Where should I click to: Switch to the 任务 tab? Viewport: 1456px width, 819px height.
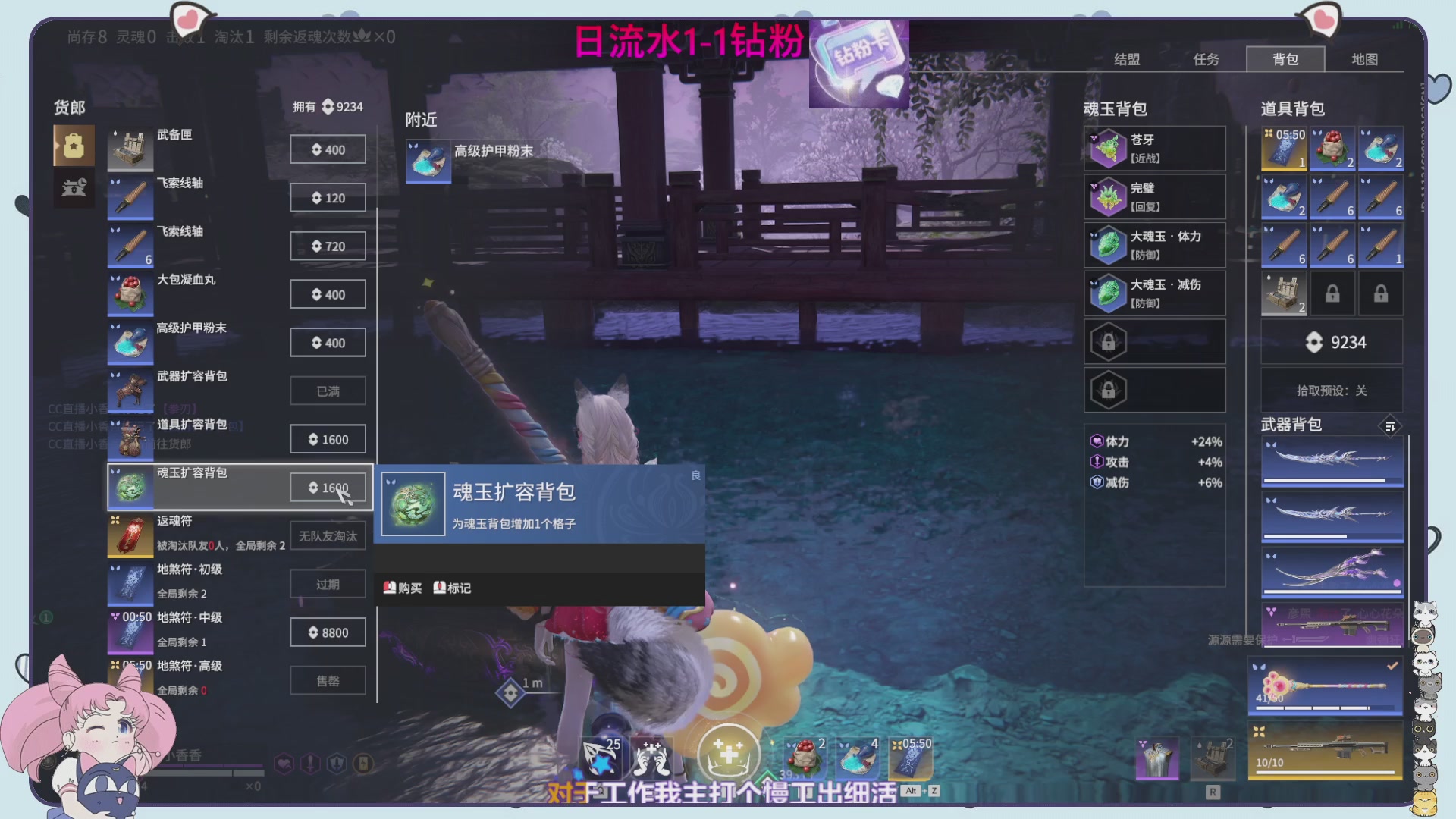(1206, 59)
